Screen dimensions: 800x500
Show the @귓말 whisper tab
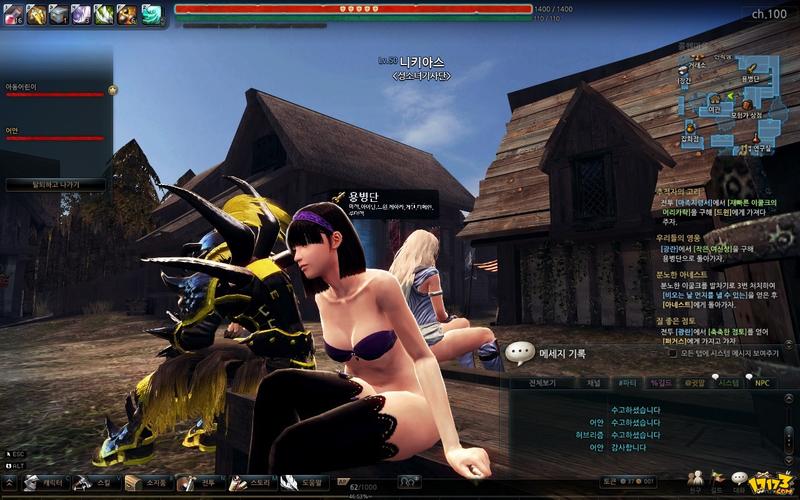[x=694, y=382]
